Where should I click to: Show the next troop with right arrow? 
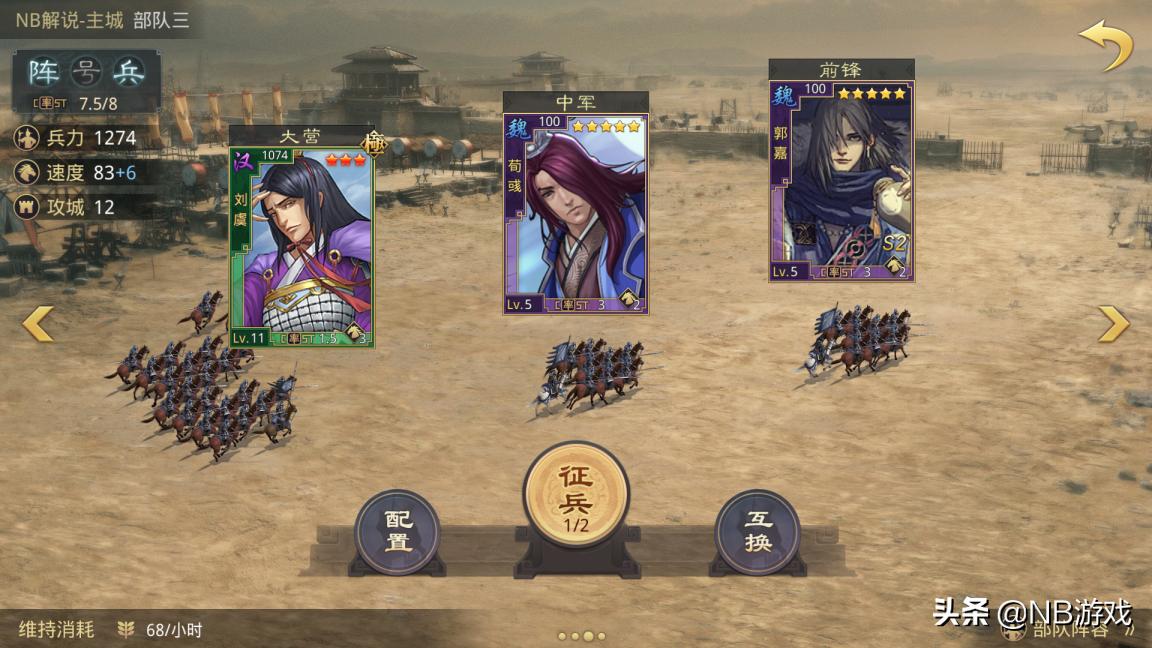(1113, 324)
